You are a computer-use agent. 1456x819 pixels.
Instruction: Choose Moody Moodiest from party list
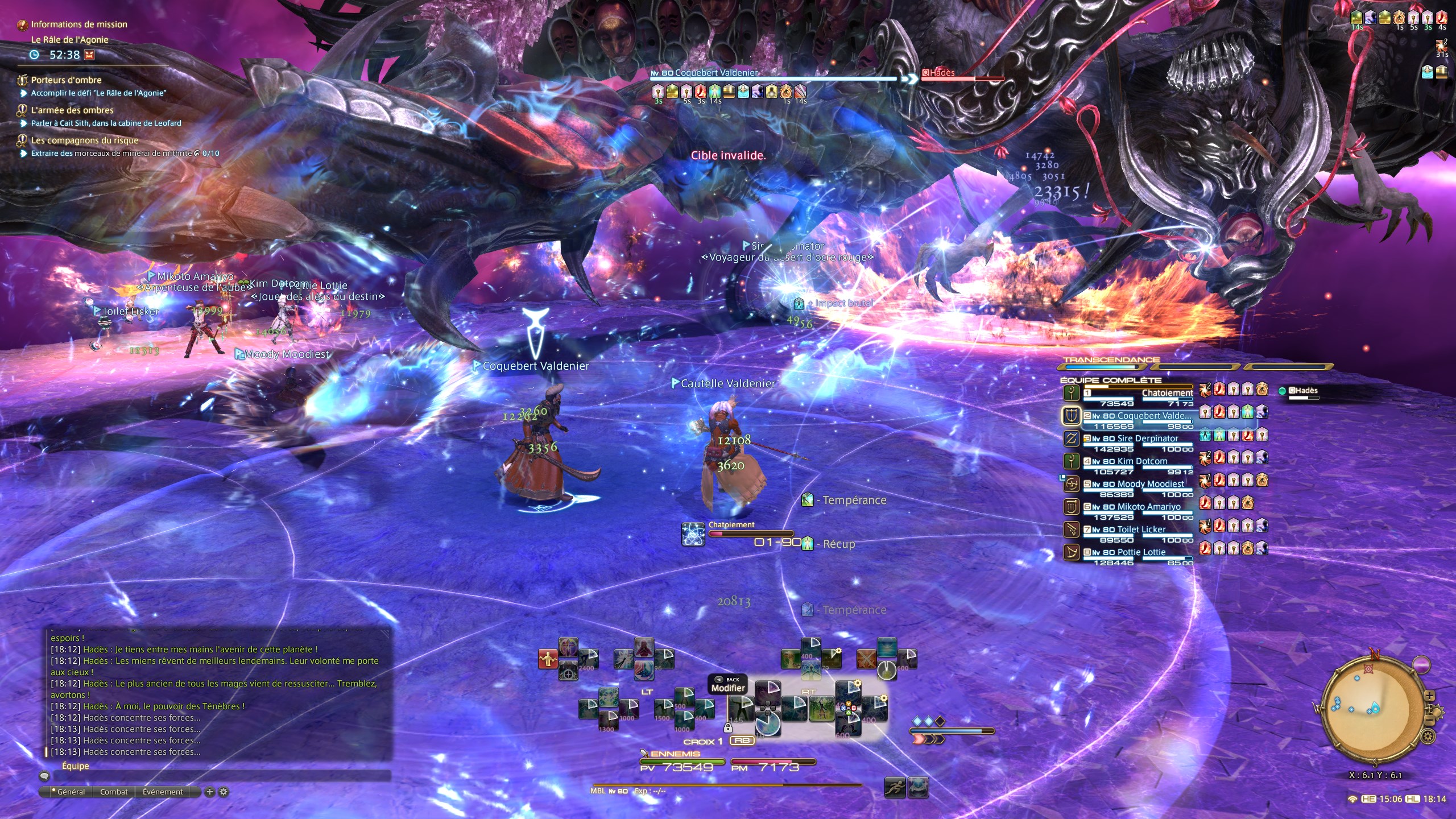(1150, 484)
